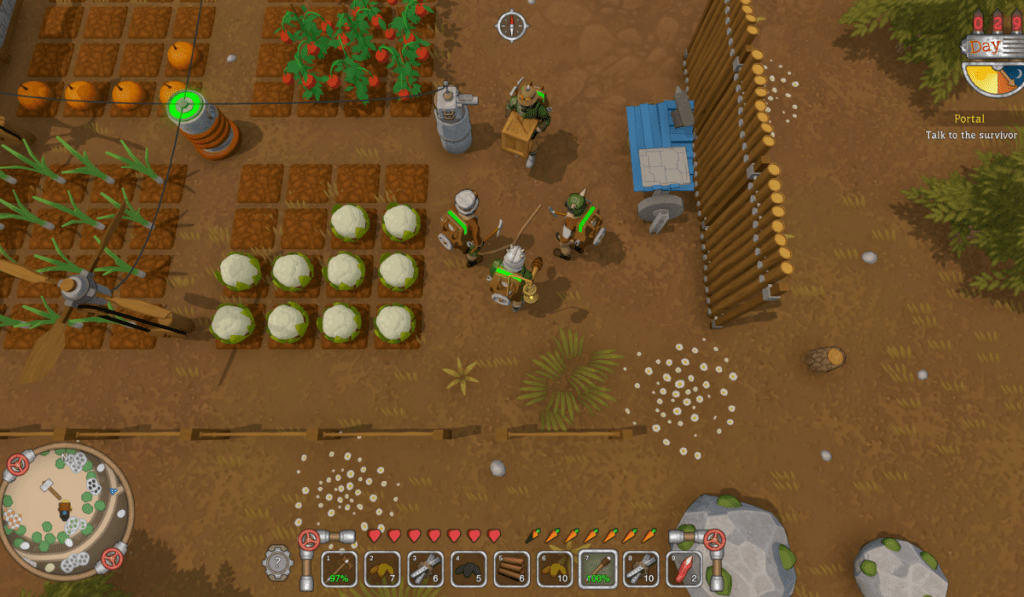
Task: Select hotbar slot 8 holding 10 metal scraps
Action: pos(641,569)
